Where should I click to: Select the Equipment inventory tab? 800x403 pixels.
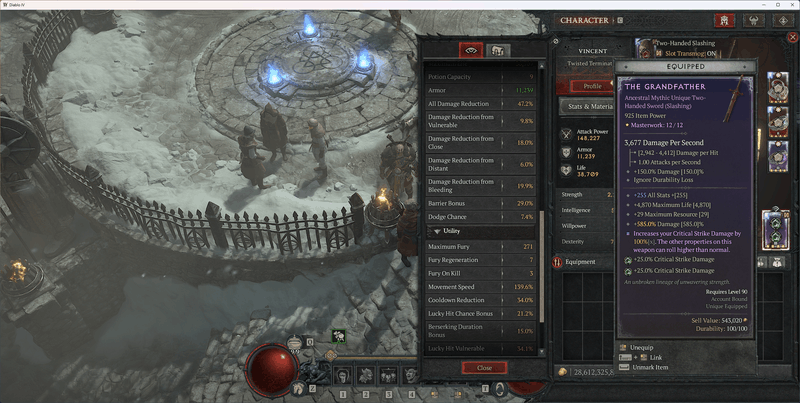click(581, 262)
